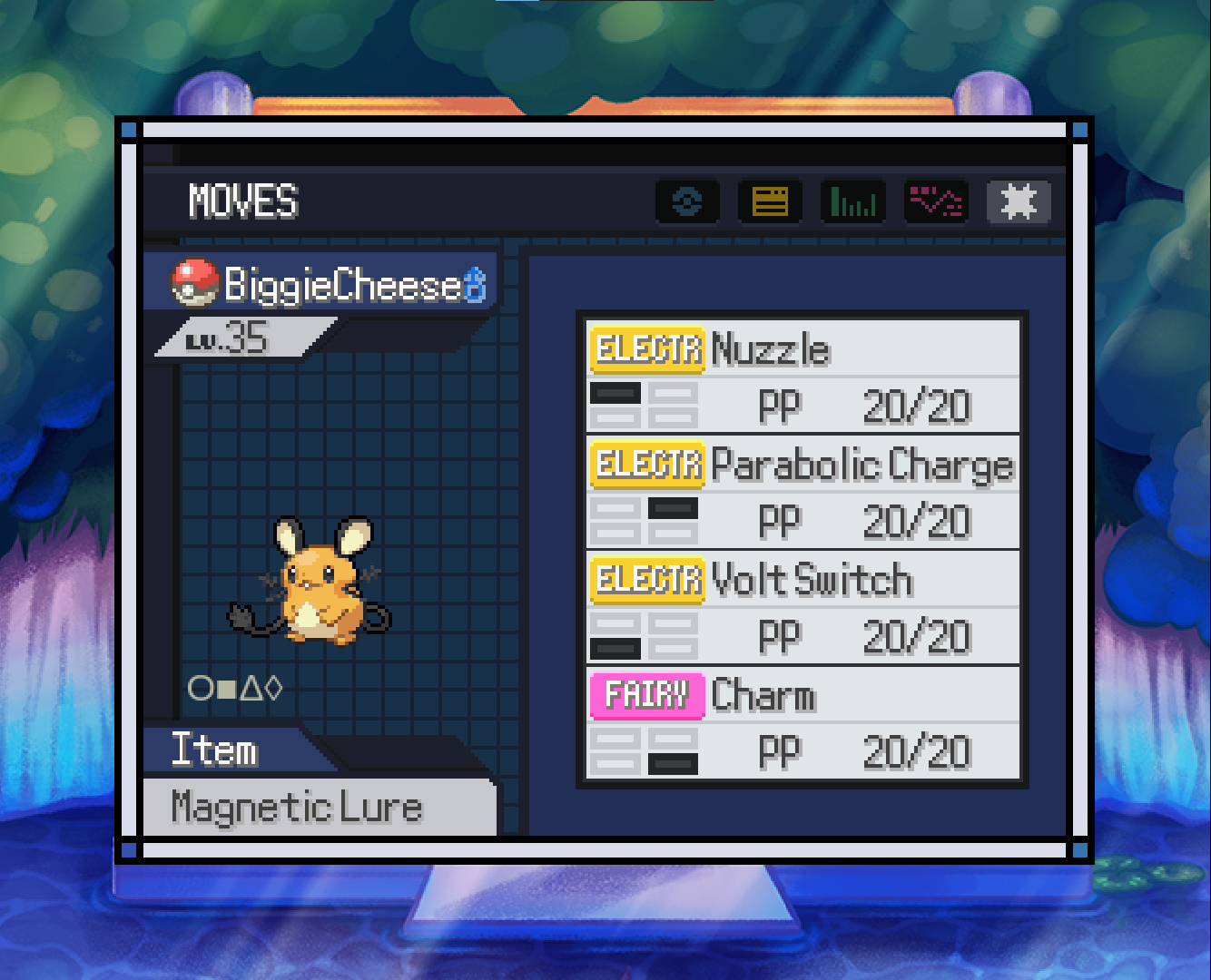Image resolution: width=1211 pixels, height=980 pixels.
Task: Select the move Nuzzle
Action: pyautogui.click(x=802, y=375)
